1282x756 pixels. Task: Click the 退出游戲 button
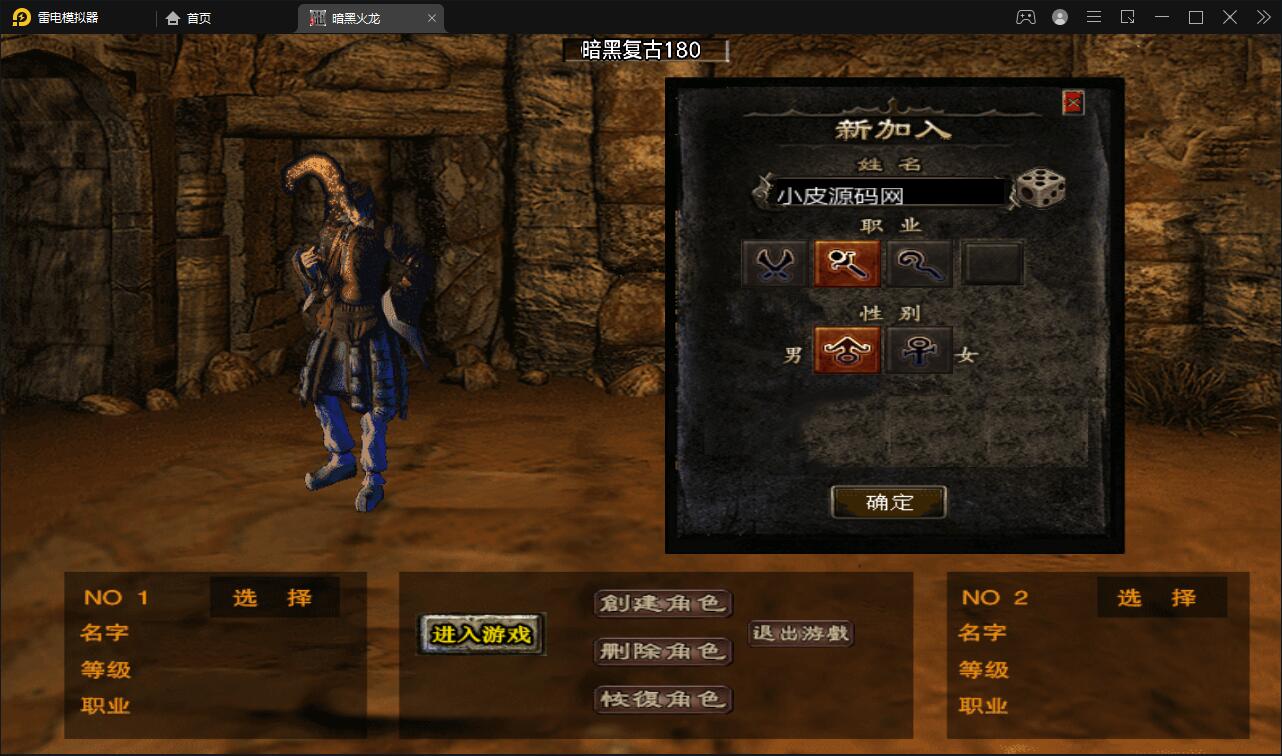(x=800, y=634)
